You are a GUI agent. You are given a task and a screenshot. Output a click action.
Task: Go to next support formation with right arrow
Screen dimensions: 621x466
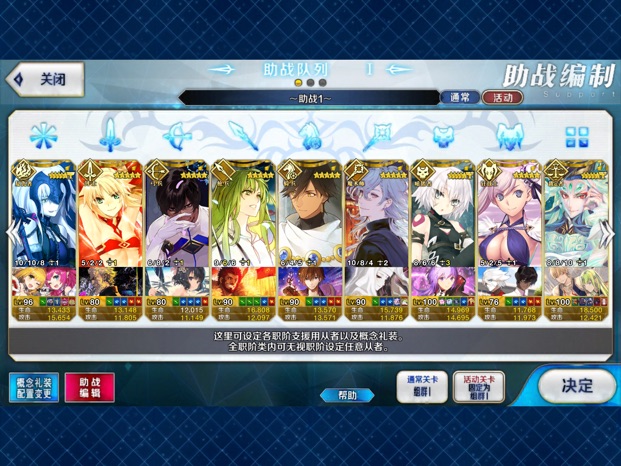tap(398, 70)
